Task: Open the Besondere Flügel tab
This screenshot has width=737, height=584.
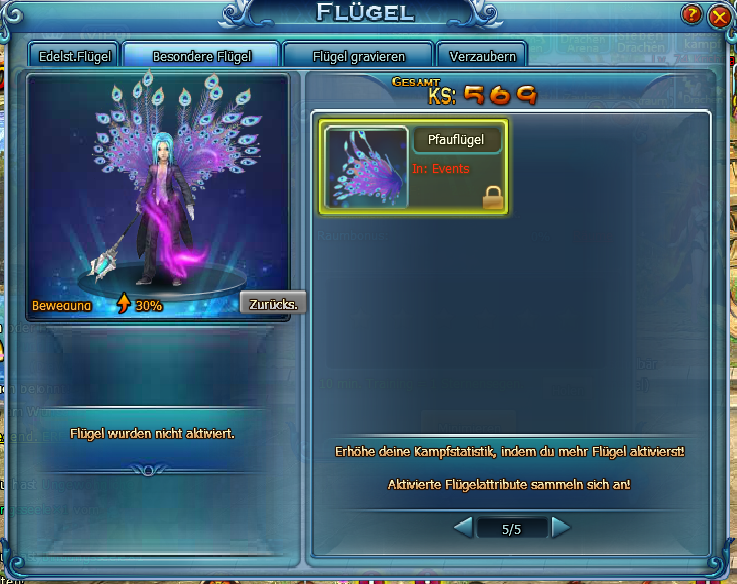Action: 202,56
